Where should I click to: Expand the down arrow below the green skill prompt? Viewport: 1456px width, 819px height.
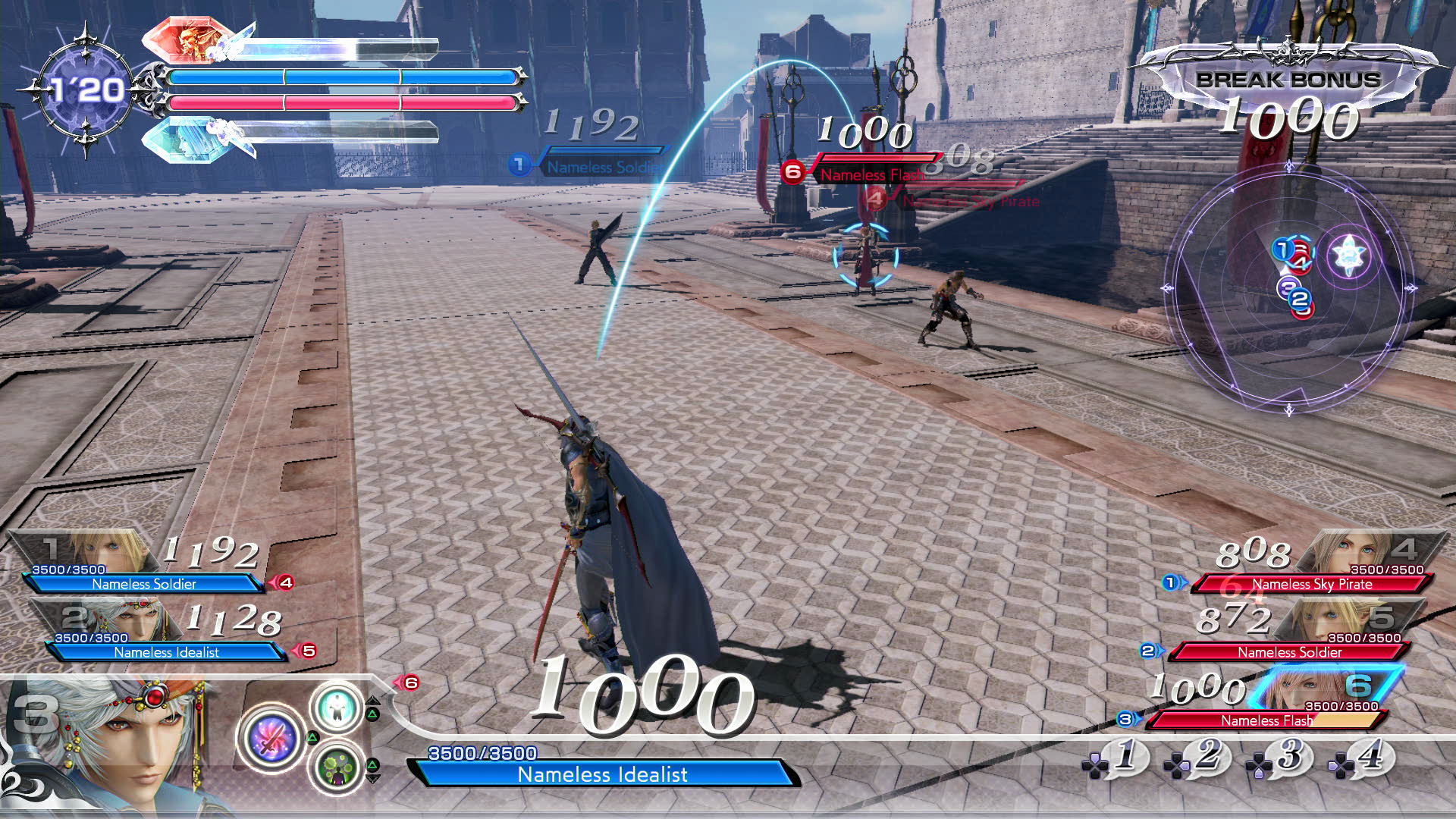coord(373,778)
